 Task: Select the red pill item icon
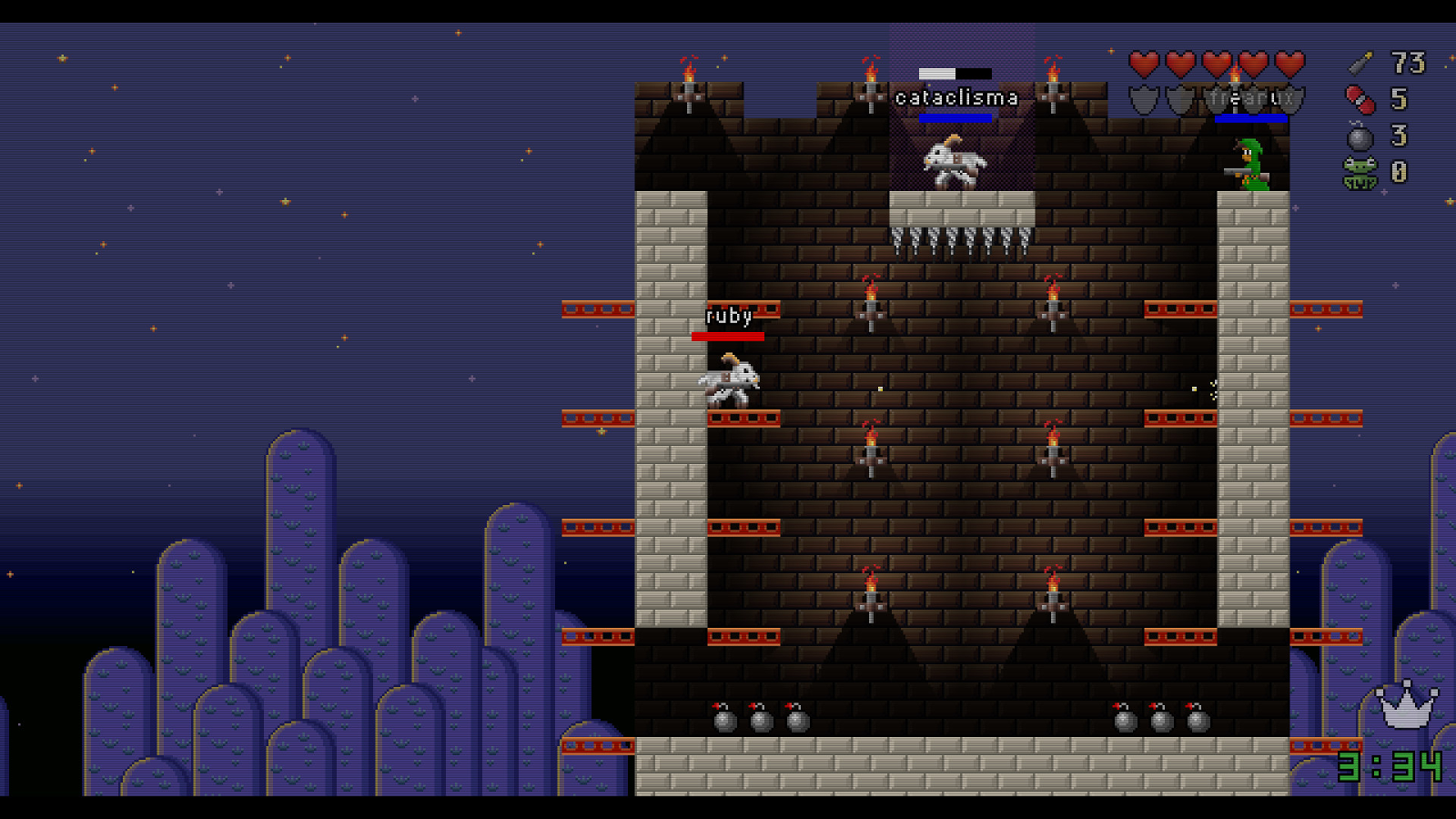tap(1360, 99)
